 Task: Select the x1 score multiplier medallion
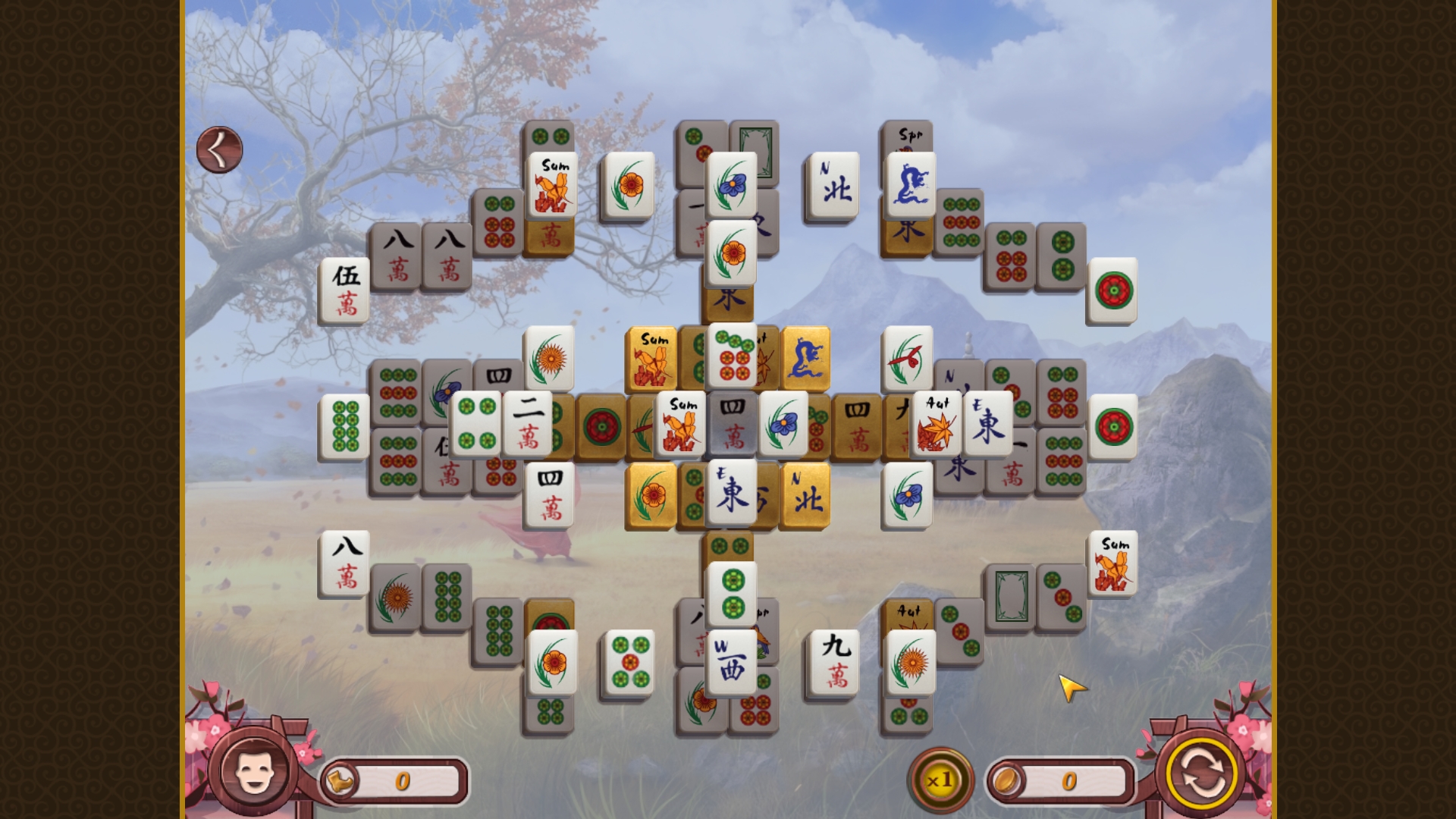[940, 777]
